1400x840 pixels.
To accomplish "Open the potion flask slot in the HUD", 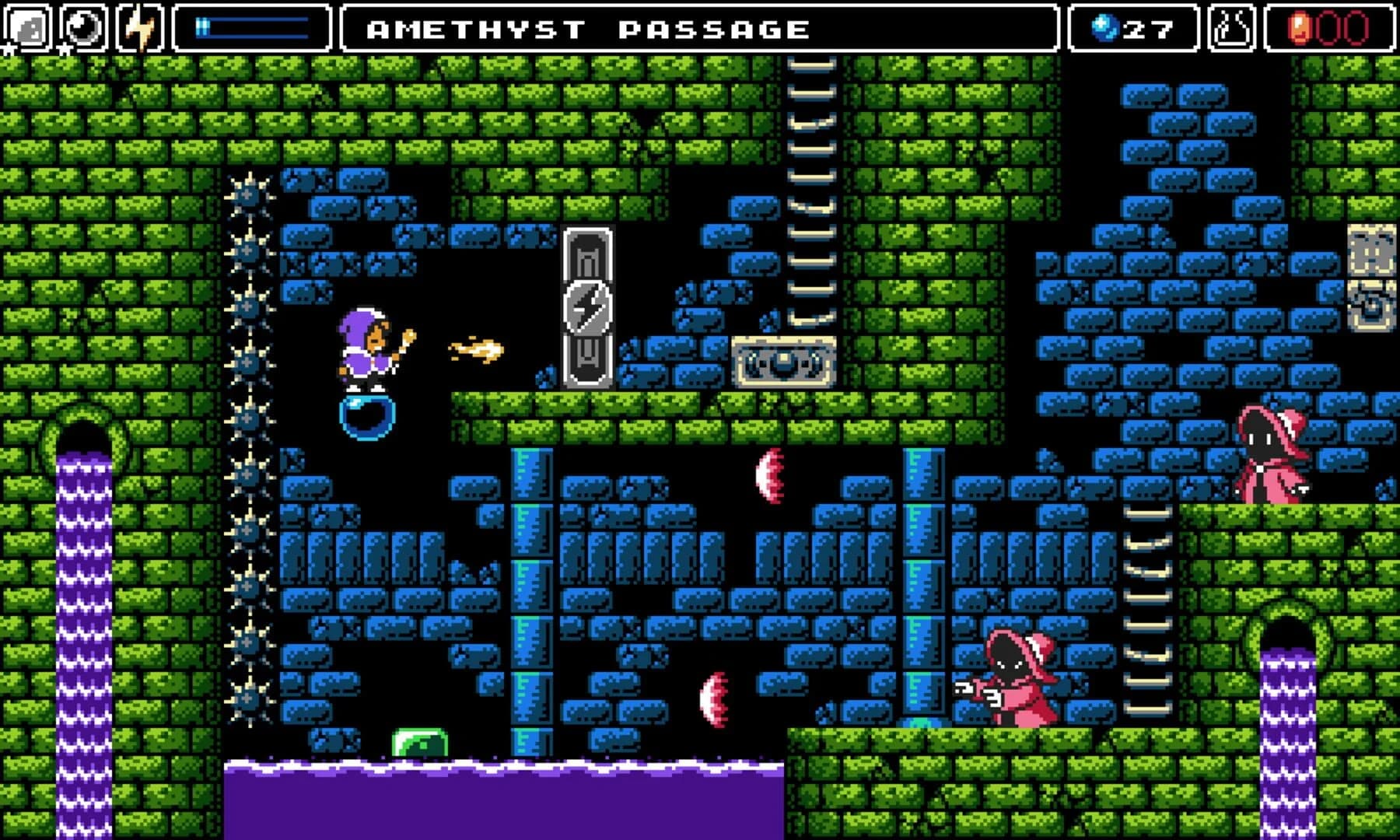I will pyautogui.click(x=1231, y=28).
